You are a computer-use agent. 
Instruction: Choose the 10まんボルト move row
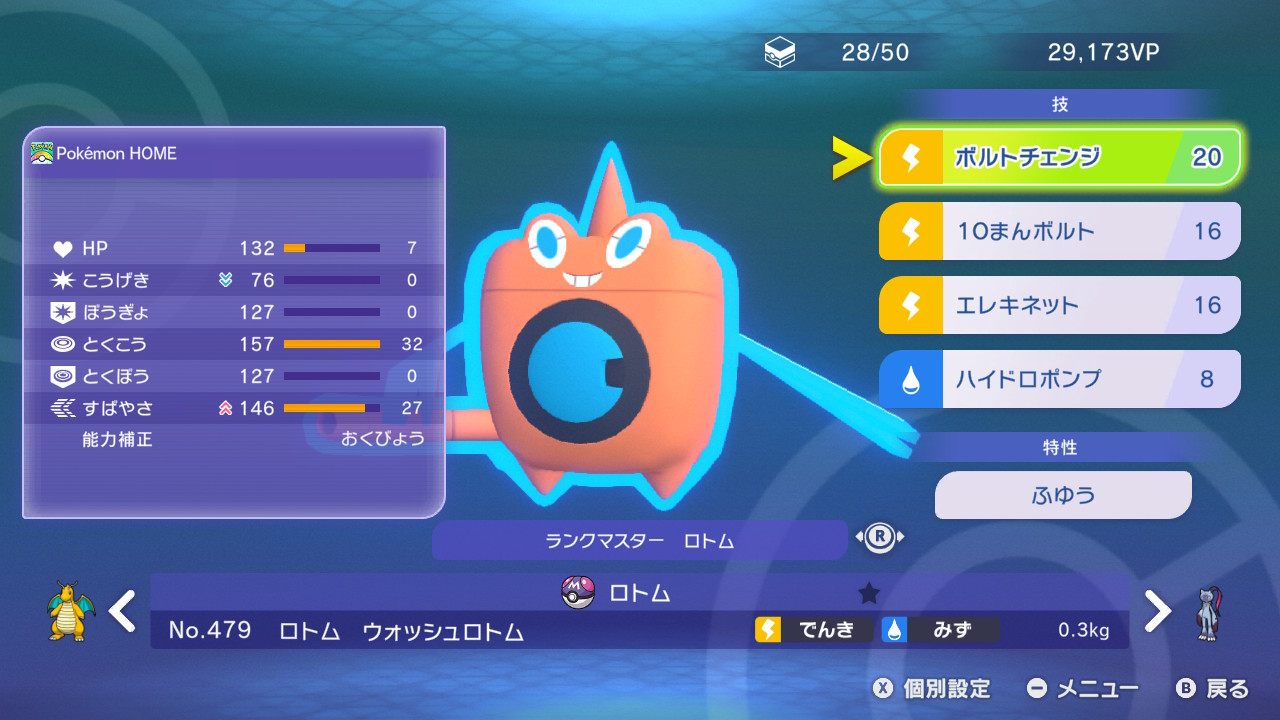[1059, 231]
